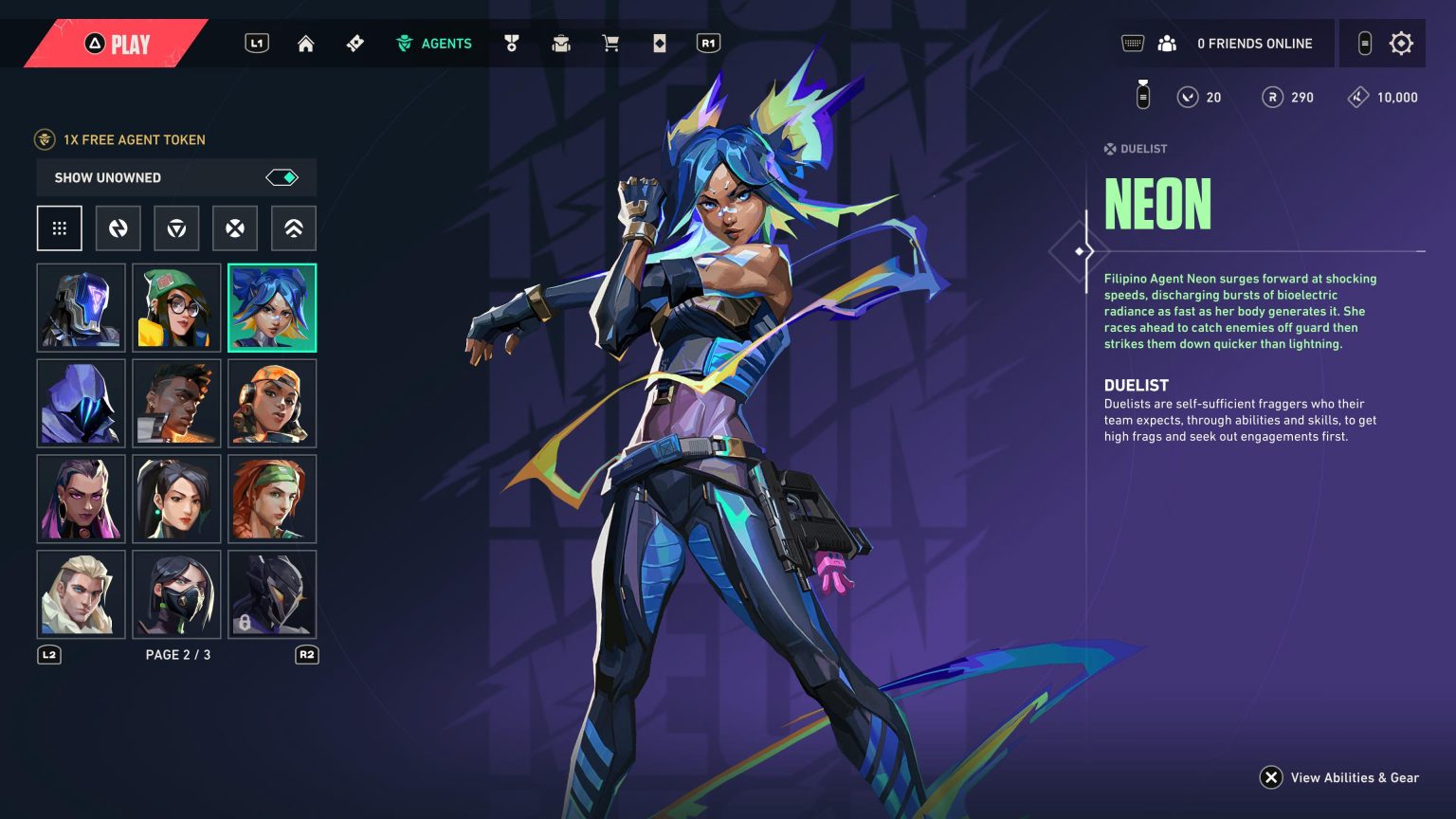Choose the Raze portrait with orange headphones
Image resolution: width=1456 pixels, height=819 pixels.
point(272,404)
